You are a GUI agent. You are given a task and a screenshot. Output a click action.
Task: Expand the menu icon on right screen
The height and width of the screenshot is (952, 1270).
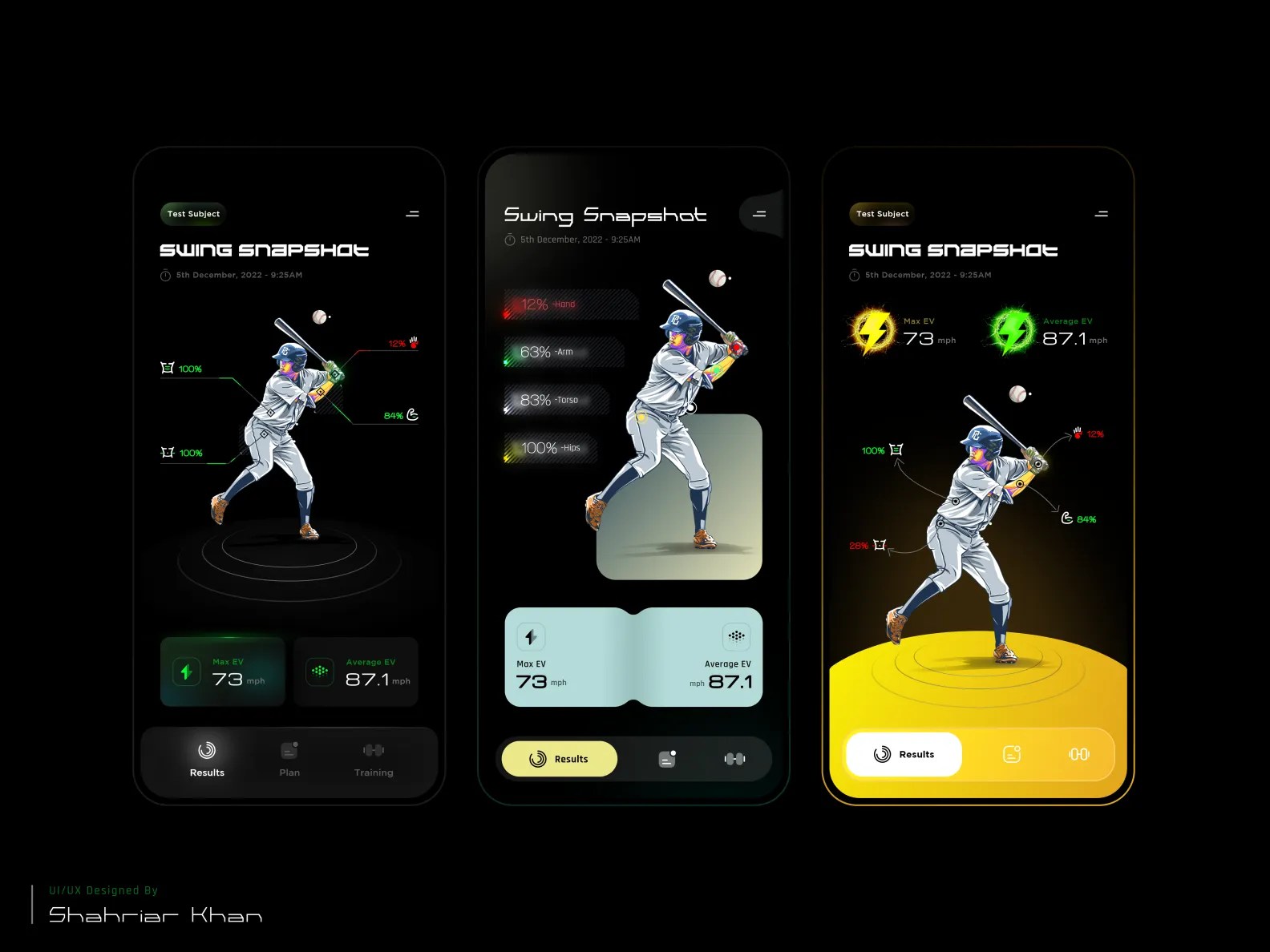(x=1101, y=213)
